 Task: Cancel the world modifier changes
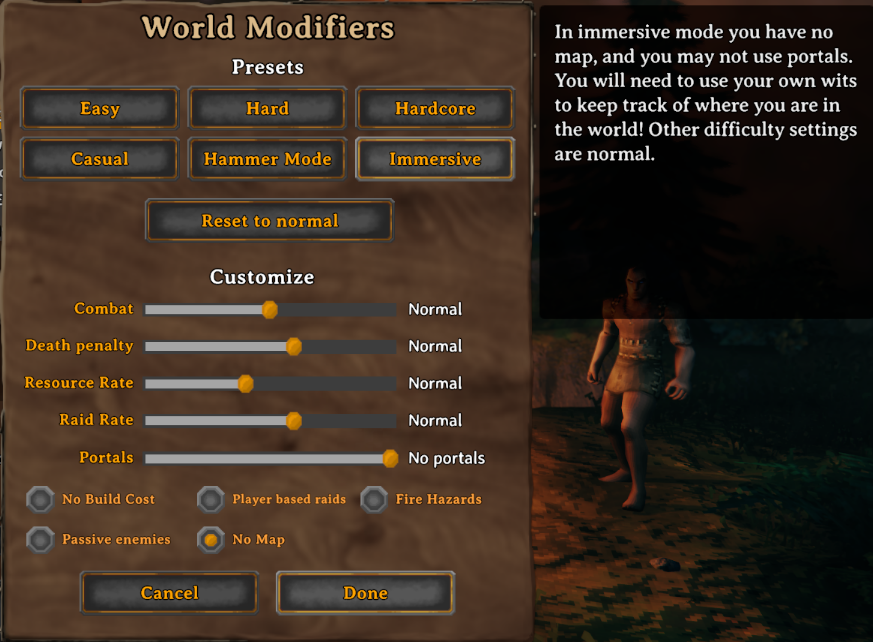tap(169, 593)
